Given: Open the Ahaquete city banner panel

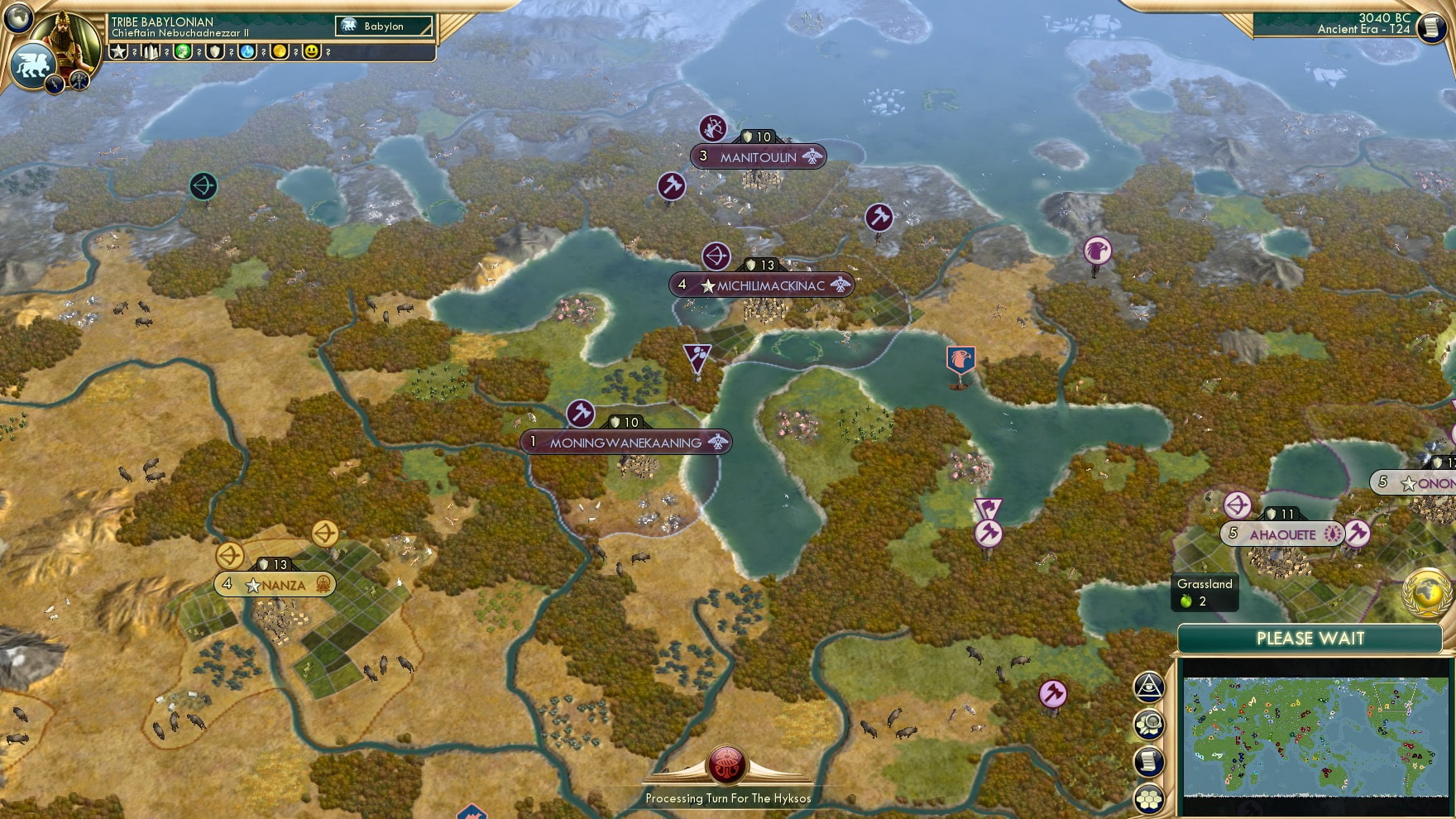Looking at the screenshot, I should point(1283,534).
